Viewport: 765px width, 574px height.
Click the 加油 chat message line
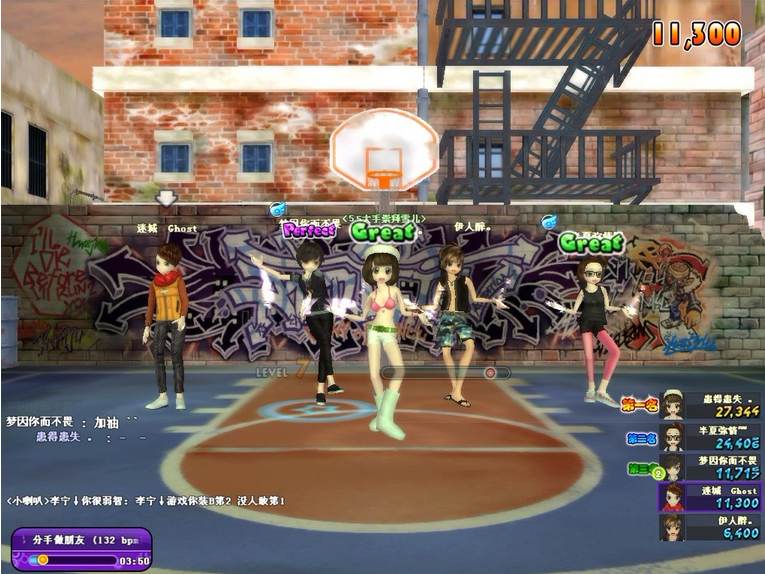pos(72,422)
